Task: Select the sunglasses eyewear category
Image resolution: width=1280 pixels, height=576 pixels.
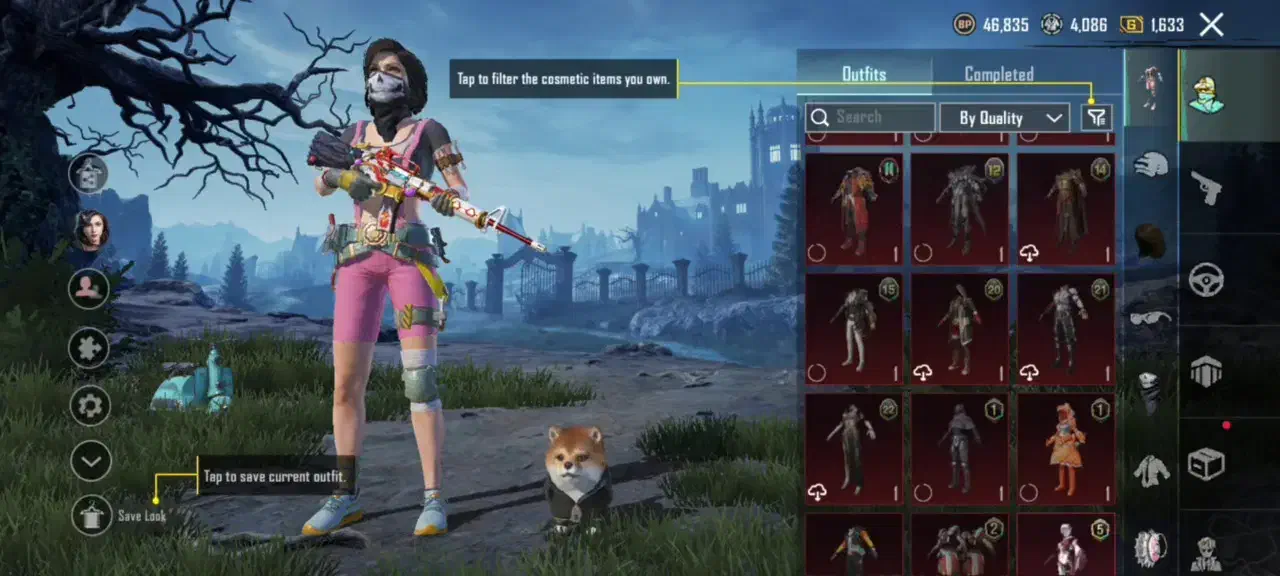Action: 1150,318
